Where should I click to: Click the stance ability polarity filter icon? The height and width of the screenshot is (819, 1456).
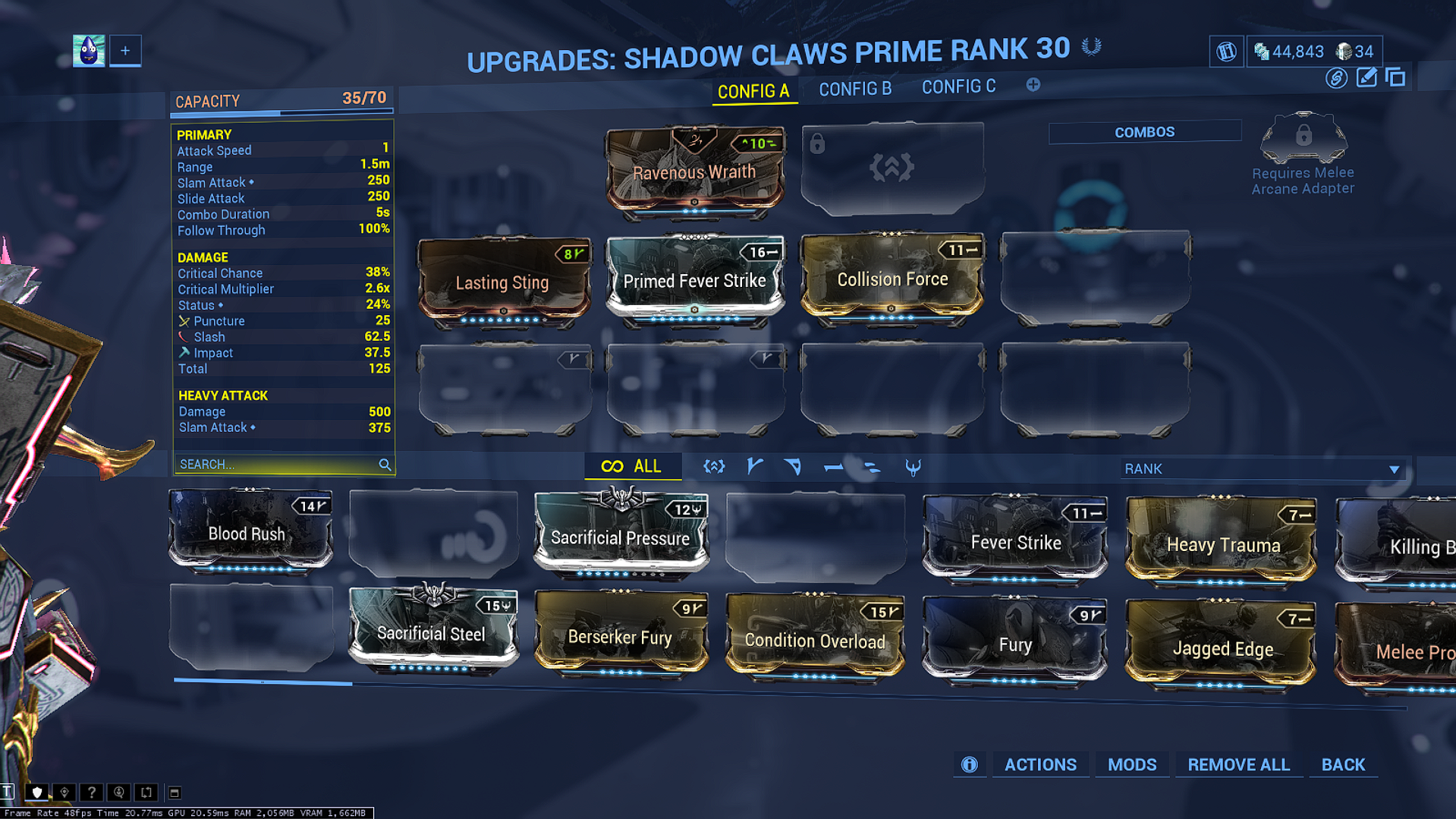[713, 467]
